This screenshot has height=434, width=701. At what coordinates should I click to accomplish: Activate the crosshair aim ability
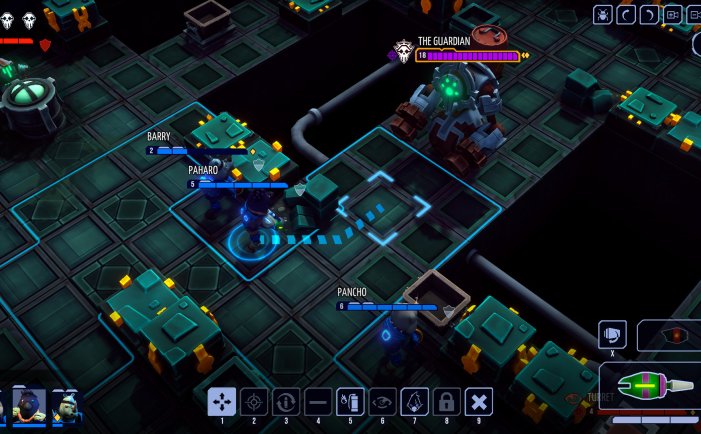[254, 402]
